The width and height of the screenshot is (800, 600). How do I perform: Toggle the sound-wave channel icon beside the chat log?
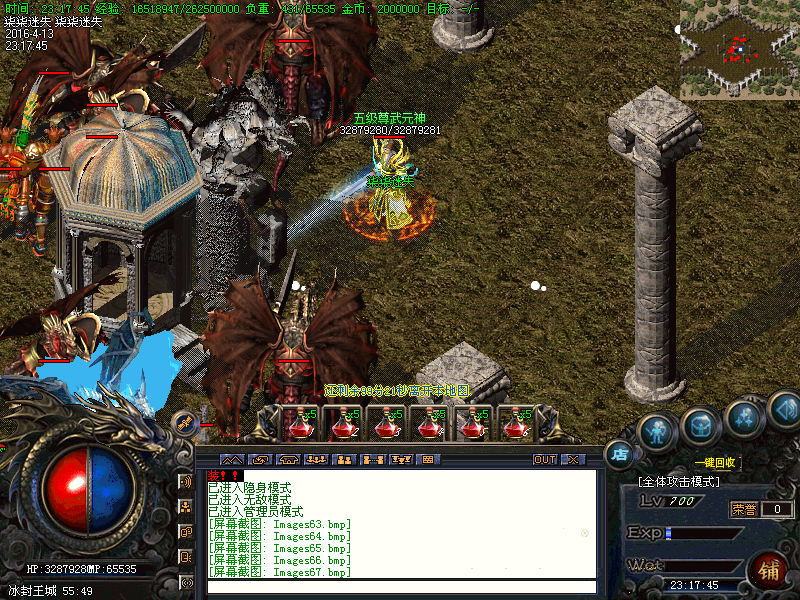point(186,481)
